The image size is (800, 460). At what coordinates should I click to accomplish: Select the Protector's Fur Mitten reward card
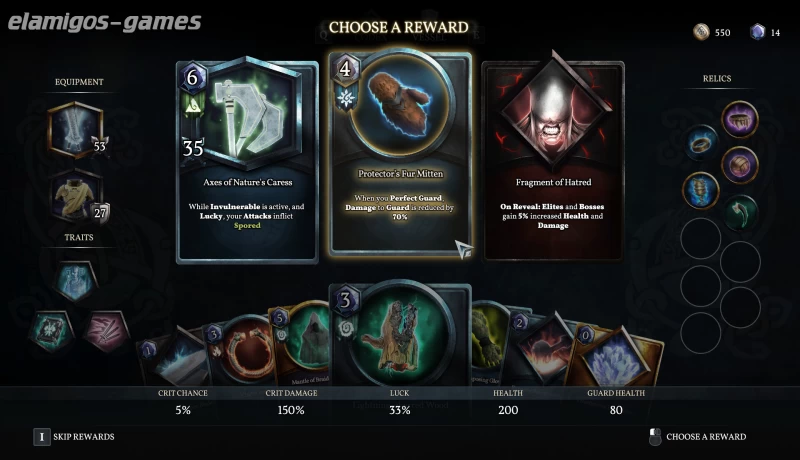click(400, 152)
